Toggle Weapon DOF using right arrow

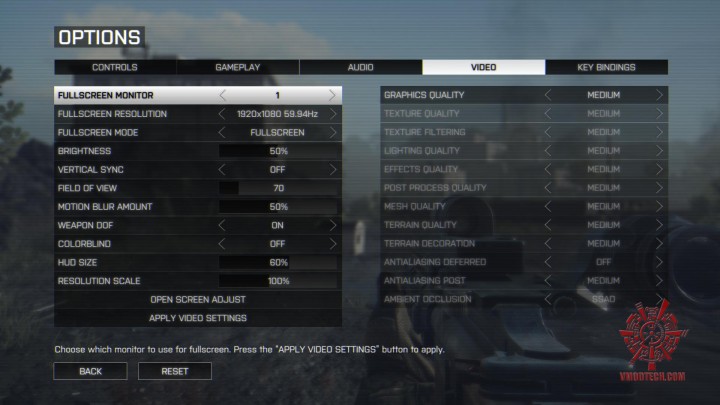333,225
